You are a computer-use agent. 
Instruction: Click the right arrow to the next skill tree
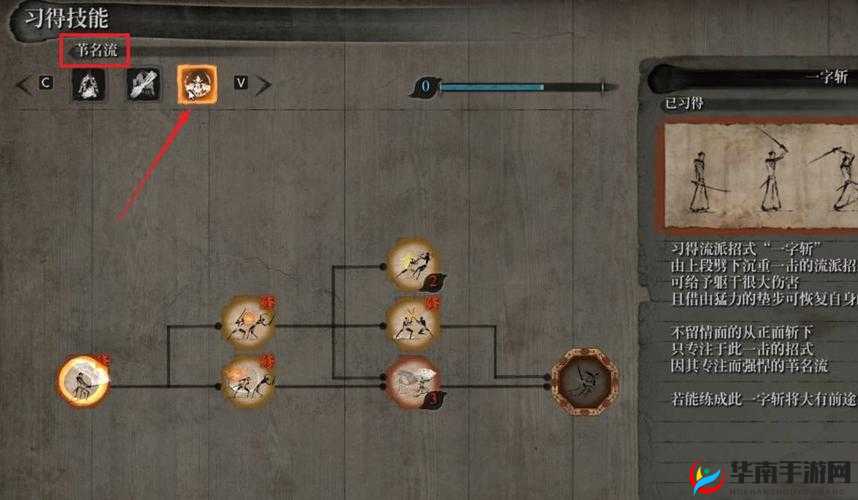click(264, 85)
